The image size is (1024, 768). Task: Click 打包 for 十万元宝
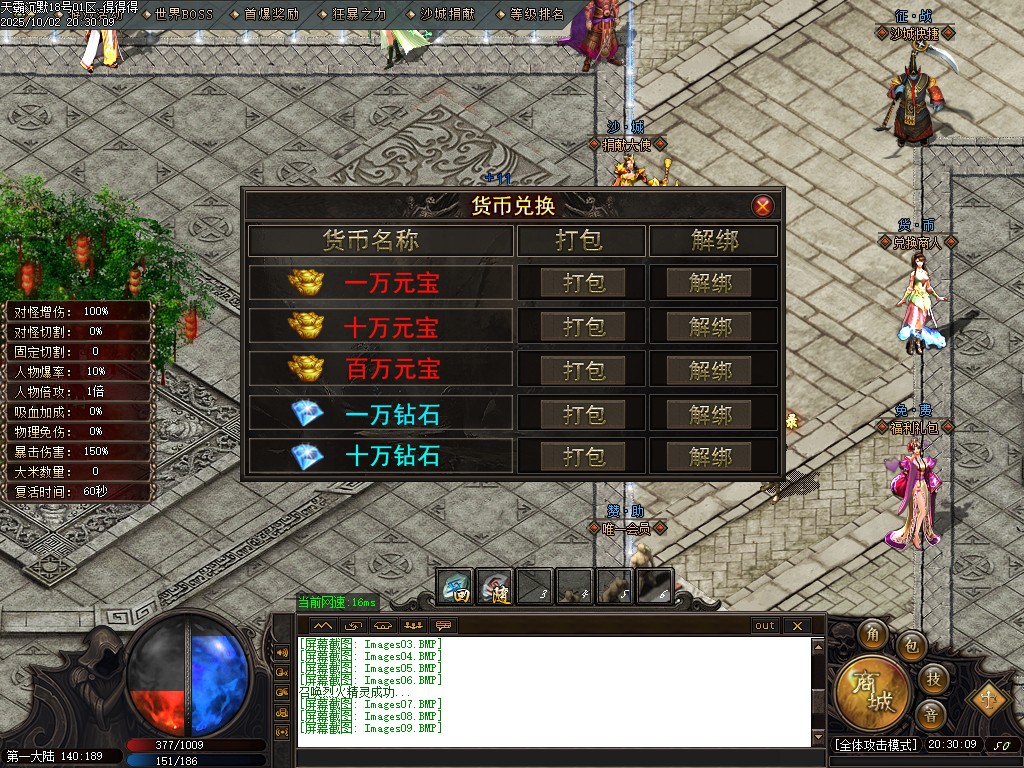[583, 327]
